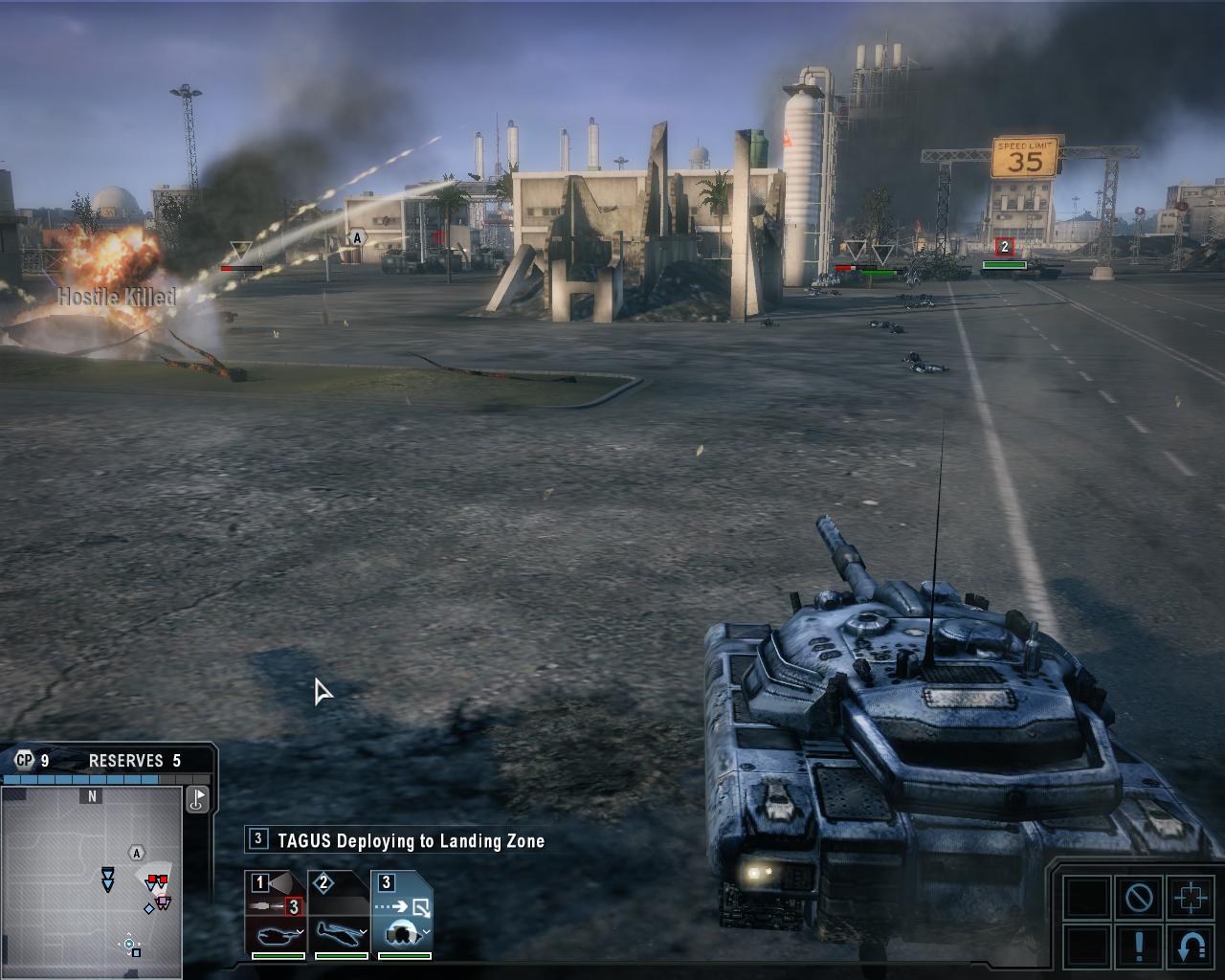
Task: Open the tank unit dropdown arrow
Action: [x=301, y=932]
